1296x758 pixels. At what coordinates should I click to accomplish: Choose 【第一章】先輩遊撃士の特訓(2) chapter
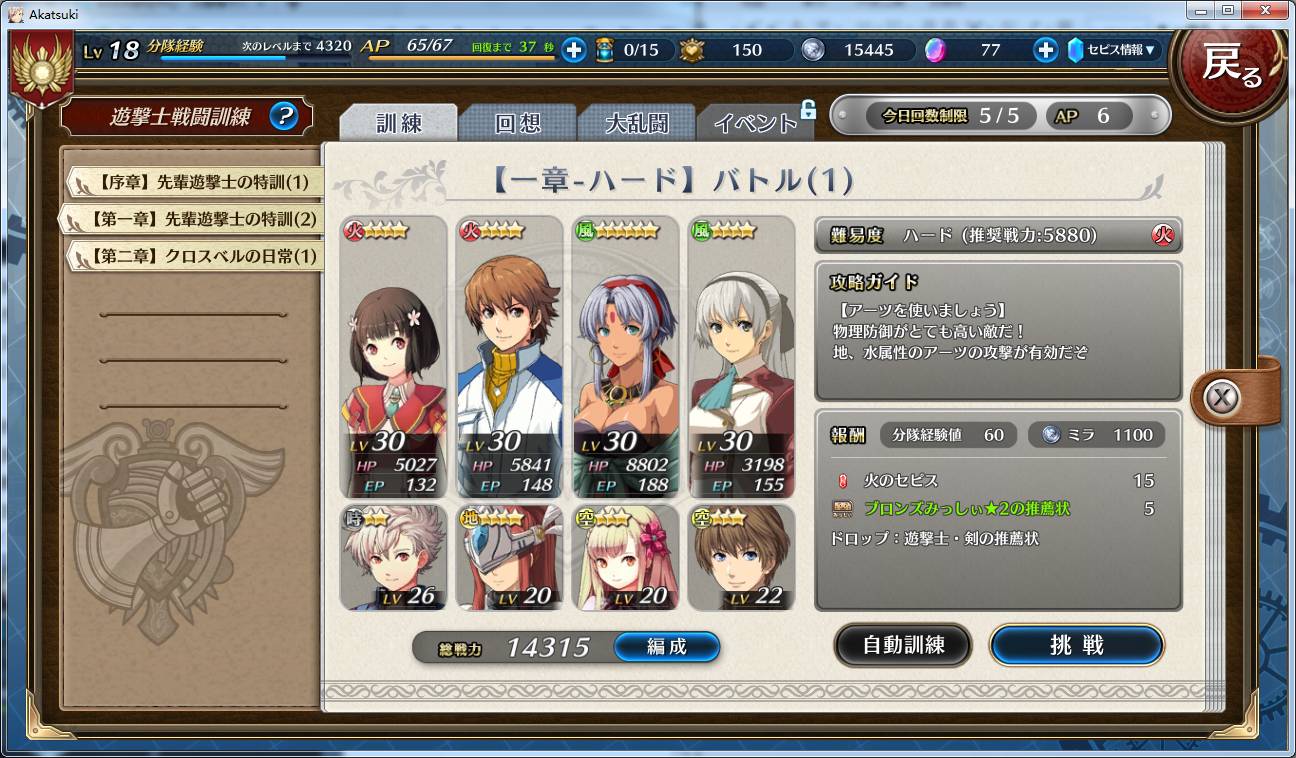196,218
